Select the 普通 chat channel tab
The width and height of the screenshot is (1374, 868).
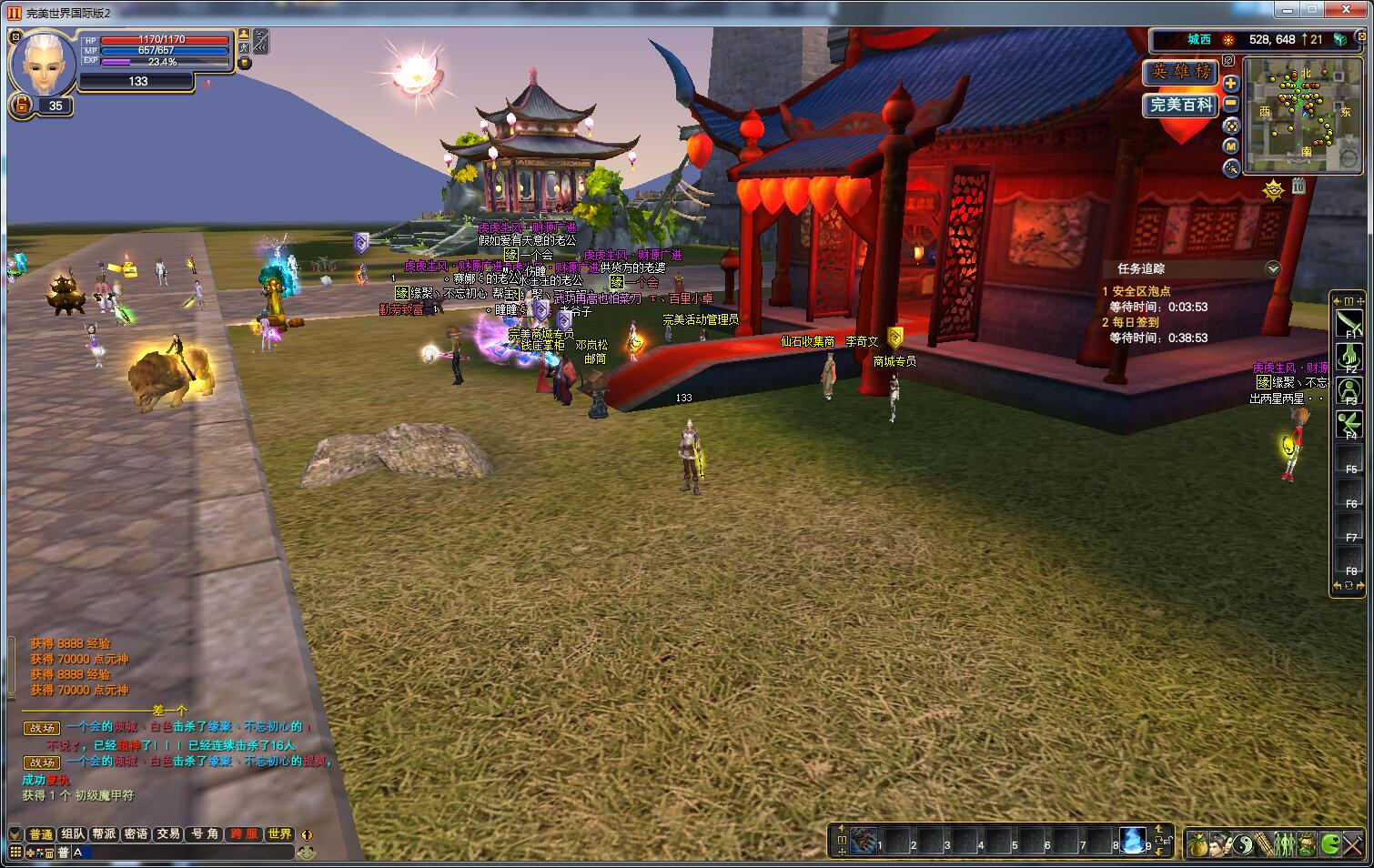click(x=41, y=834)
